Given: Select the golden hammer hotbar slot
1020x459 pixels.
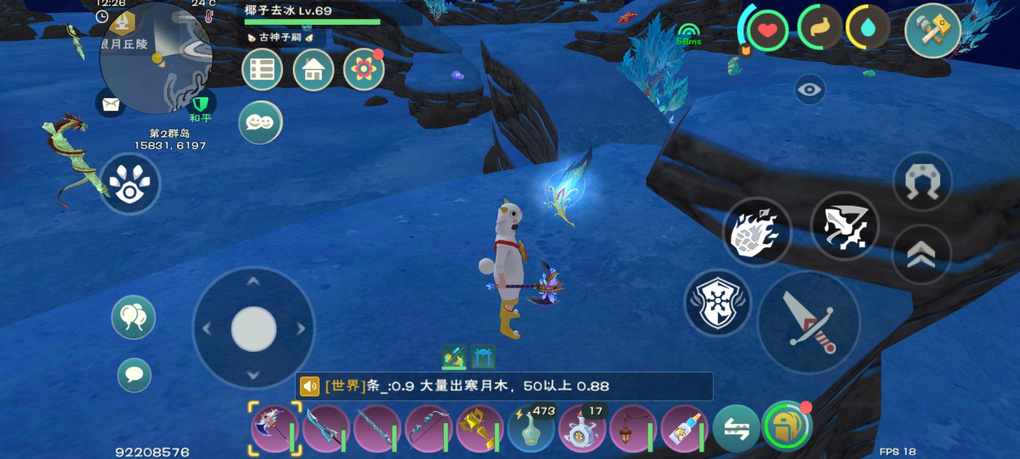Looking at the screenshot, I should 479,428.
